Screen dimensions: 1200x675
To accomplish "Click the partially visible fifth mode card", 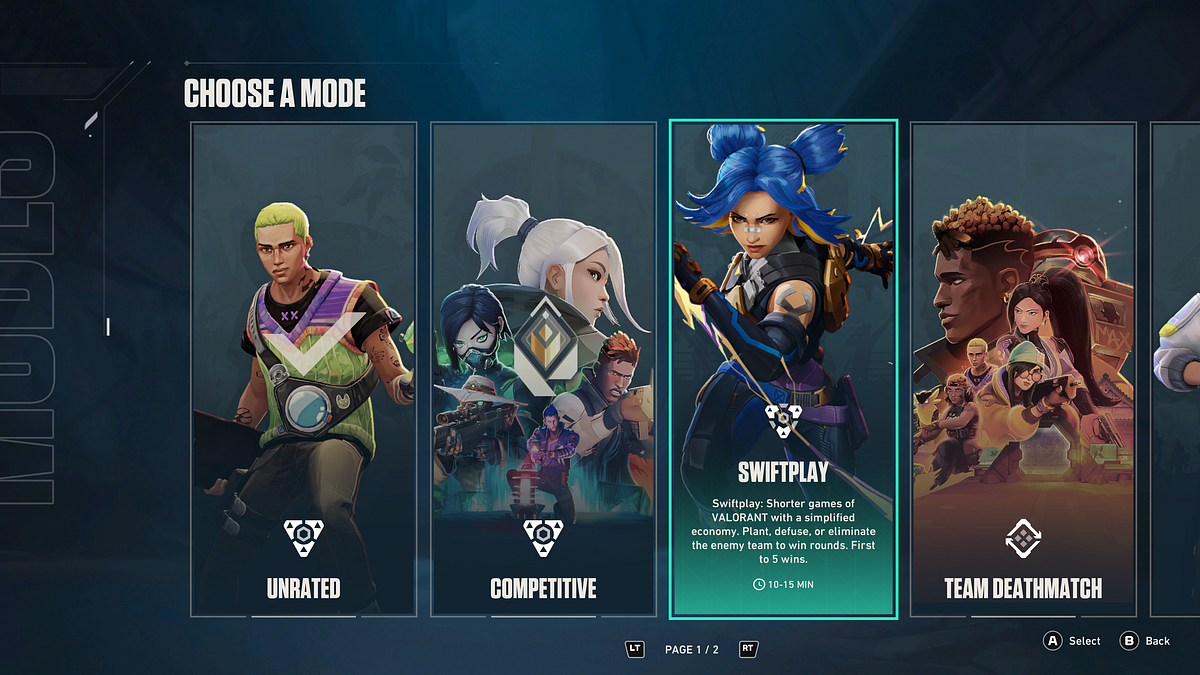I will (1177, 370).
